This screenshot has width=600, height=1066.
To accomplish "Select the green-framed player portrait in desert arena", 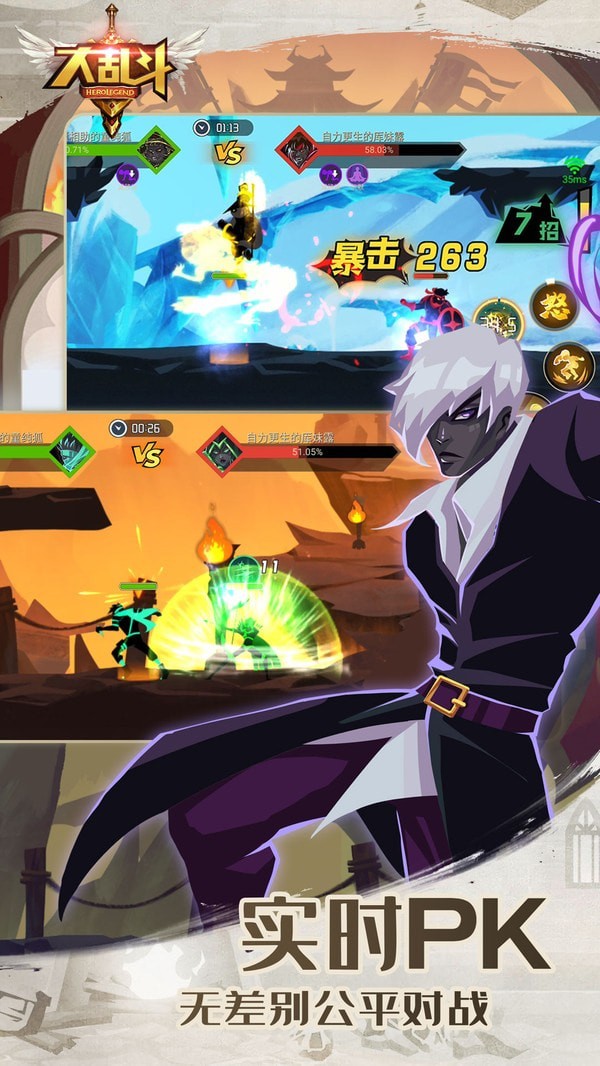I will click(x=73, y=452).
